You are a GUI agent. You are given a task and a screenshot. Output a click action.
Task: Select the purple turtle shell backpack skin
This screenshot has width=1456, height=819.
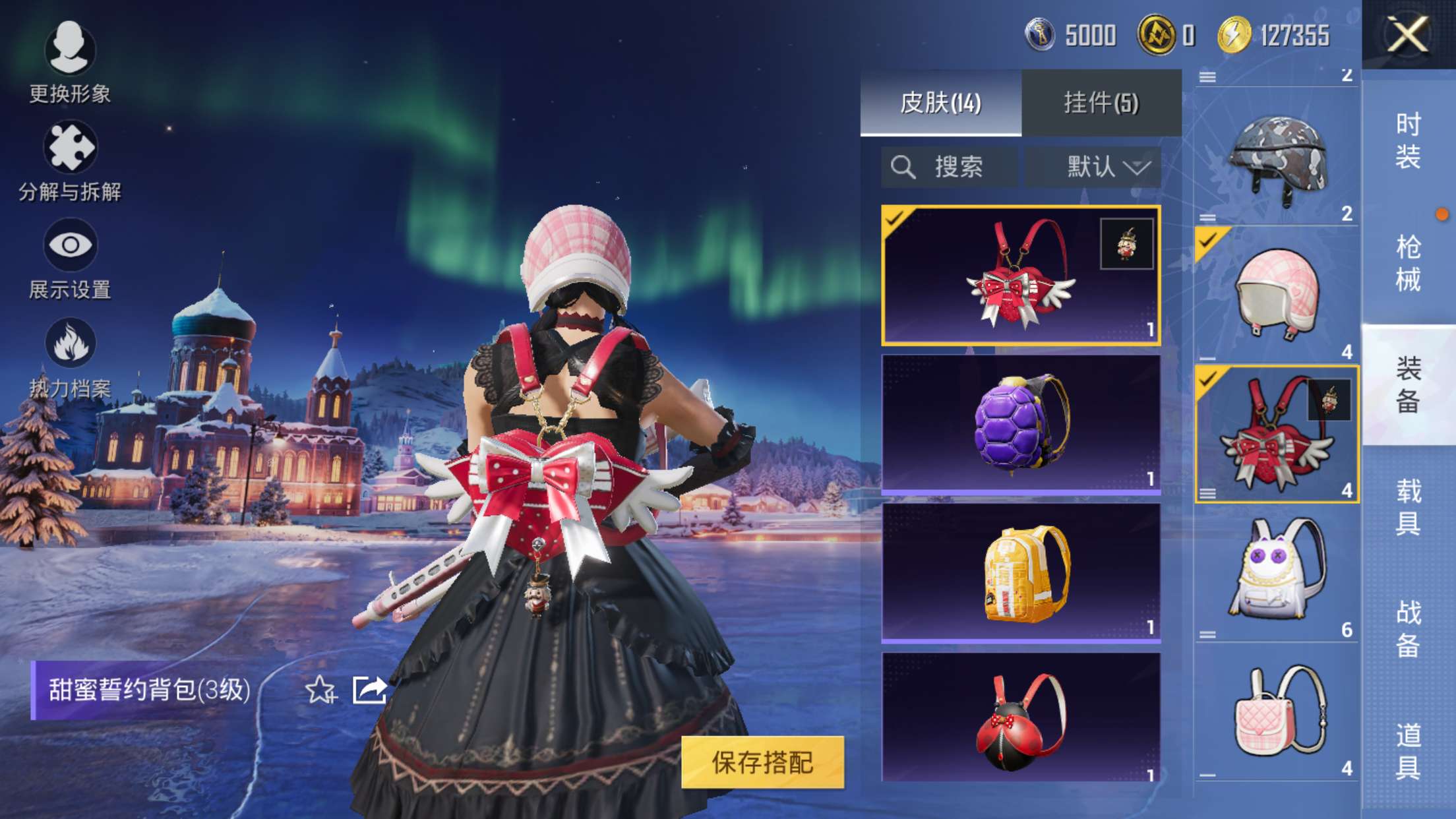[x=1021, y=424]
